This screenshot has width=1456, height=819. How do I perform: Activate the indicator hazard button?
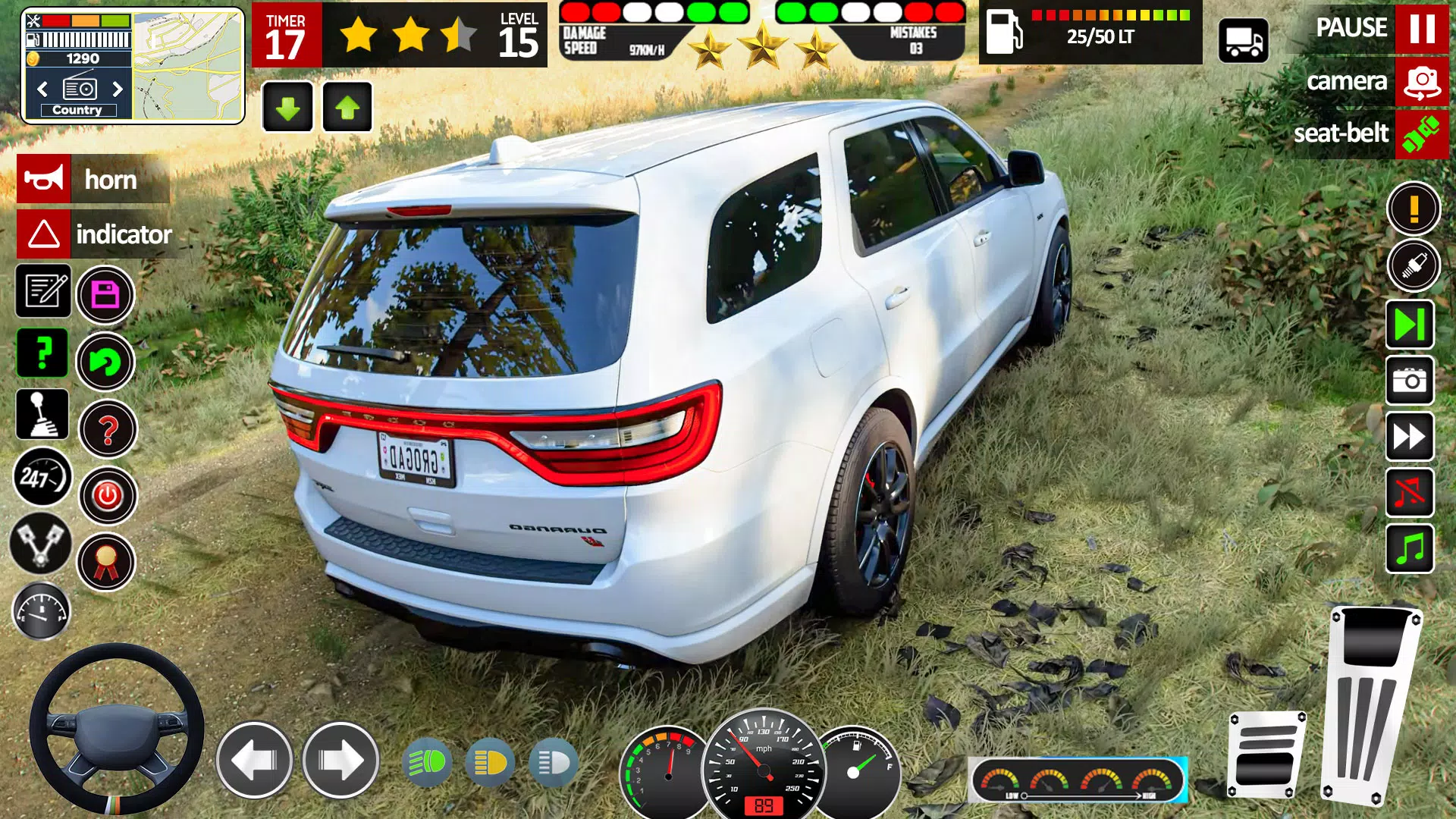(x=44, y=234)
